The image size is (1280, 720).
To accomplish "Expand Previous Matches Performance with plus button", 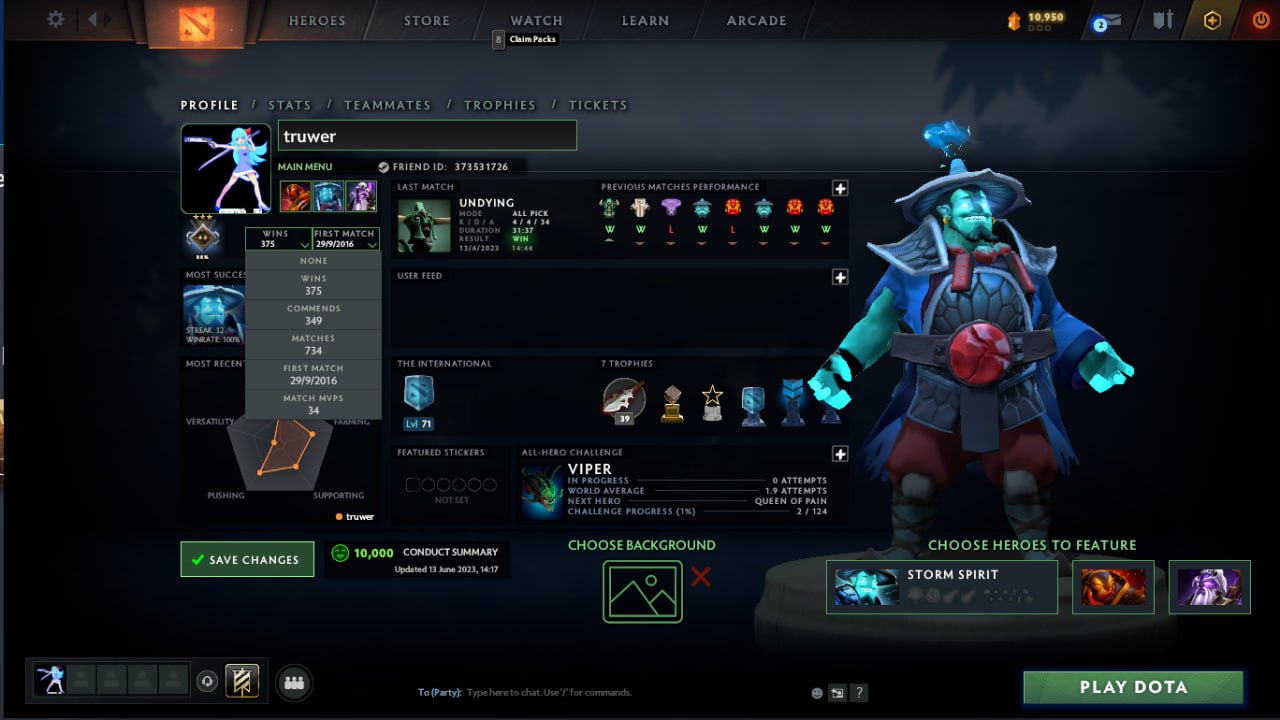I will 840,188.
